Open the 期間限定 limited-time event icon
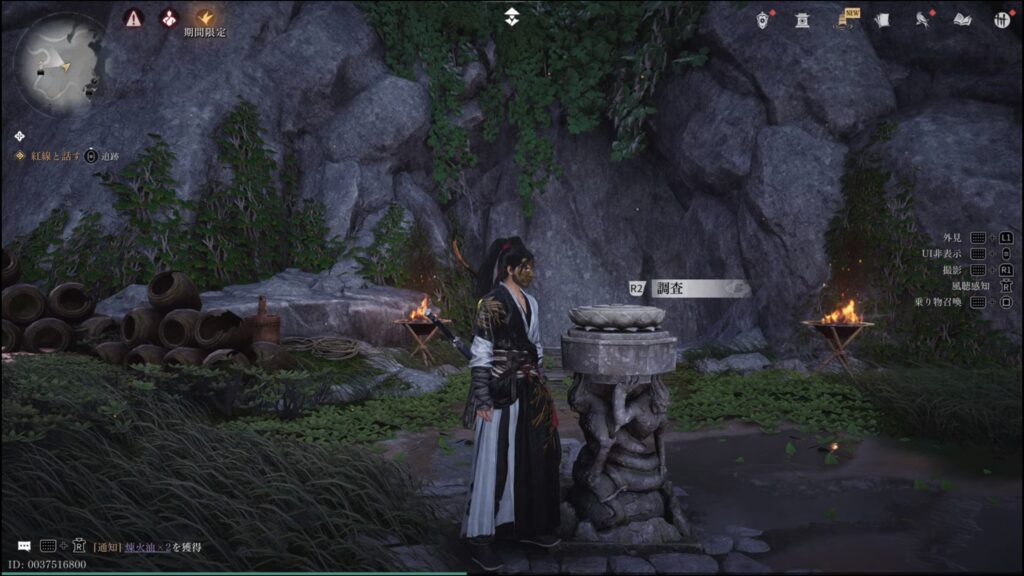 [205, 18]
